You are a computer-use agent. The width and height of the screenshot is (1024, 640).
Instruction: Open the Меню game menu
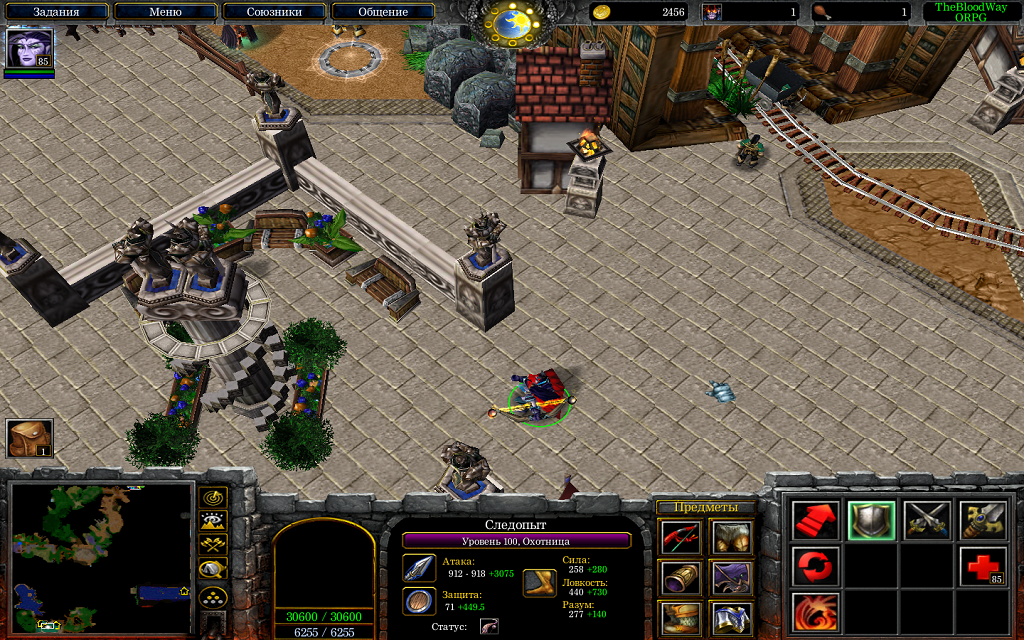click(164, 12)
